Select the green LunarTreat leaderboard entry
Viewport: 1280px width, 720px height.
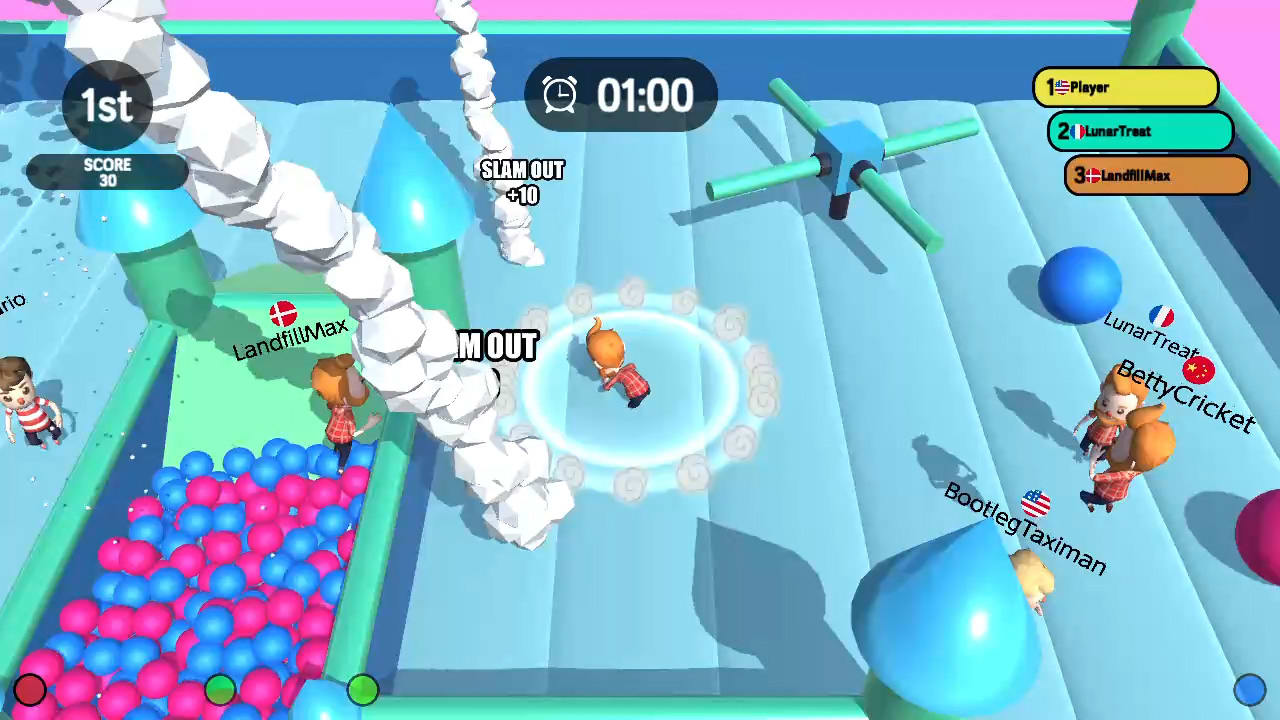coord(1140,131)
